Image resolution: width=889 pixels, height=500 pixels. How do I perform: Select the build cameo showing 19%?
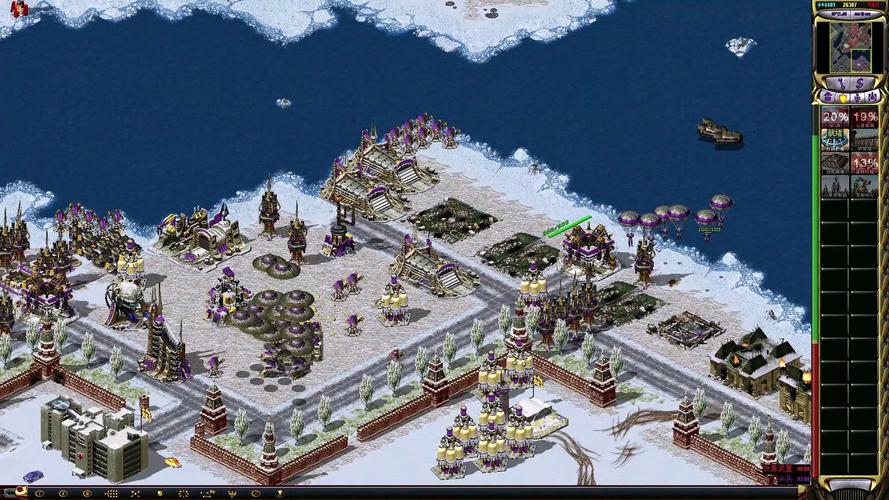(865, 116)
